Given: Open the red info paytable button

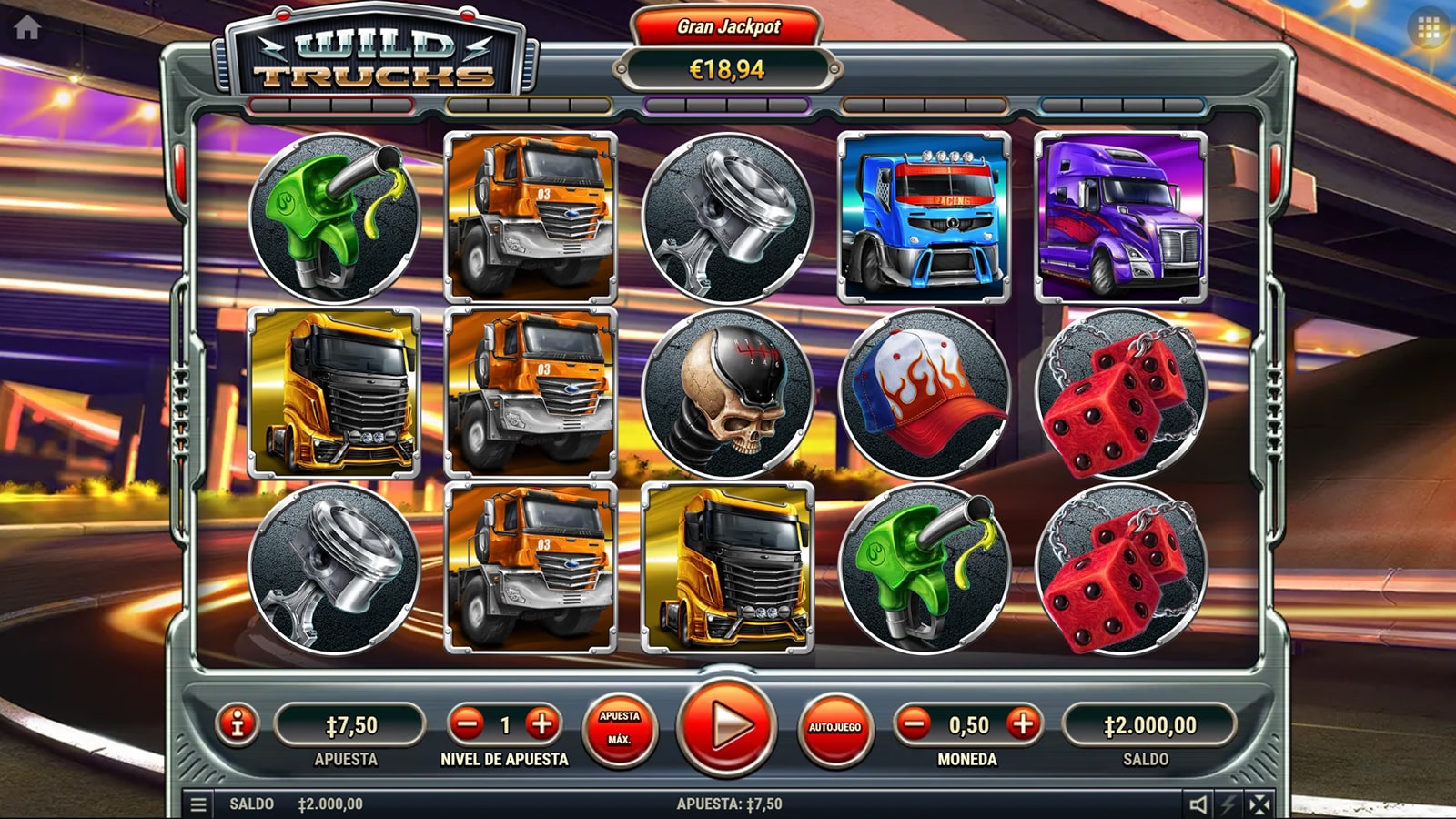Looking at the screenshot, I should click(238, 724).
